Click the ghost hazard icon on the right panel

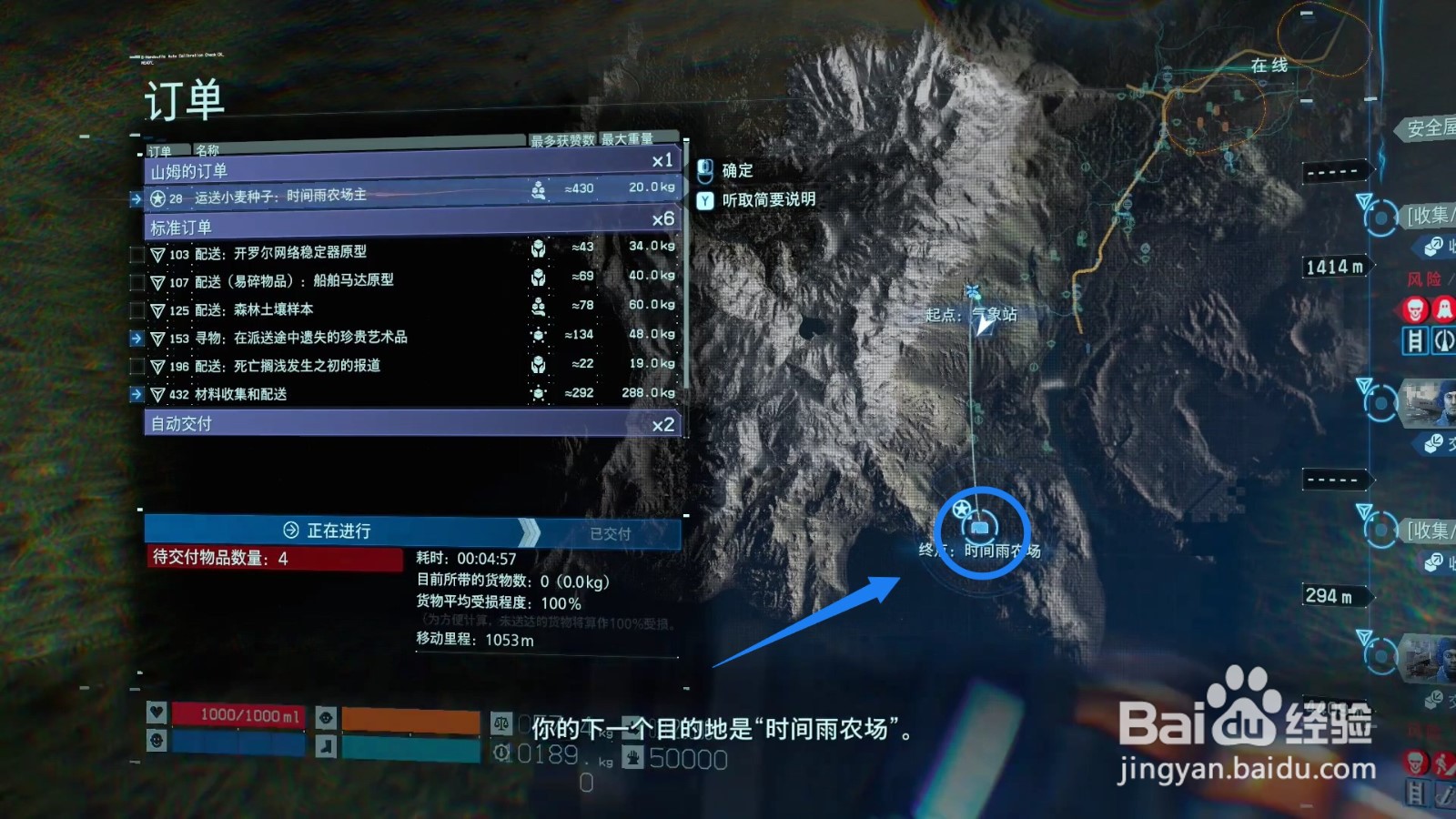1443,308
